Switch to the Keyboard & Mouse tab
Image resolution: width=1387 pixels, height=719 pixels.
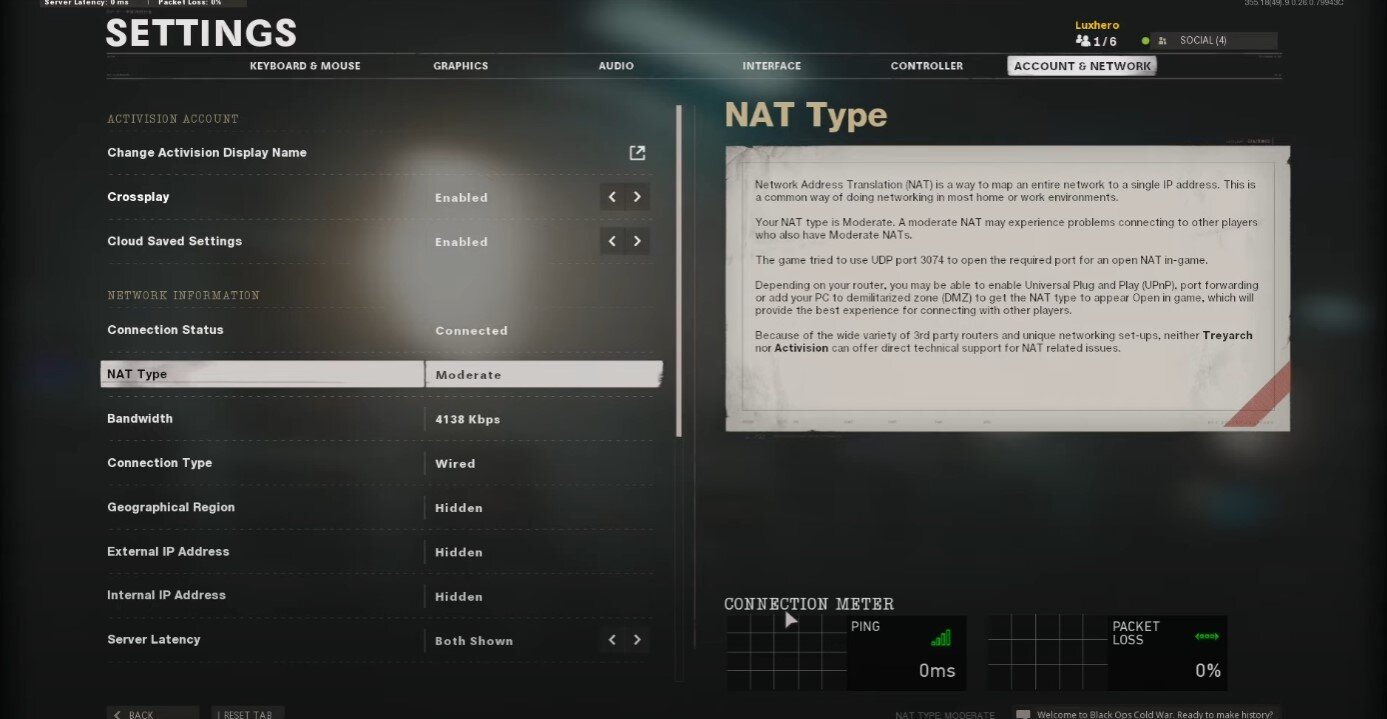click(305, 66)
